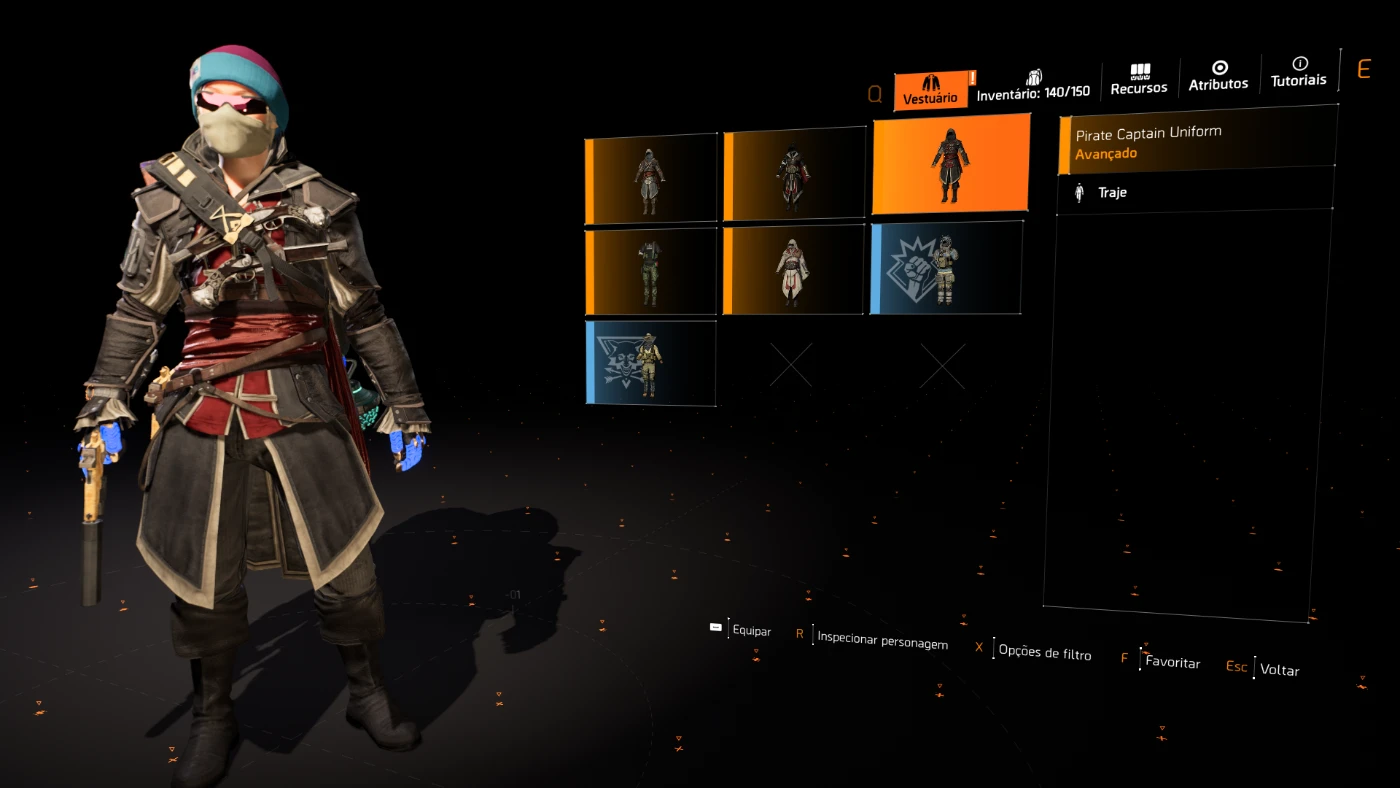Pick the green camouflage outfit tile
The width and height of the screenshot is (1400, 788).
[651, 272]
